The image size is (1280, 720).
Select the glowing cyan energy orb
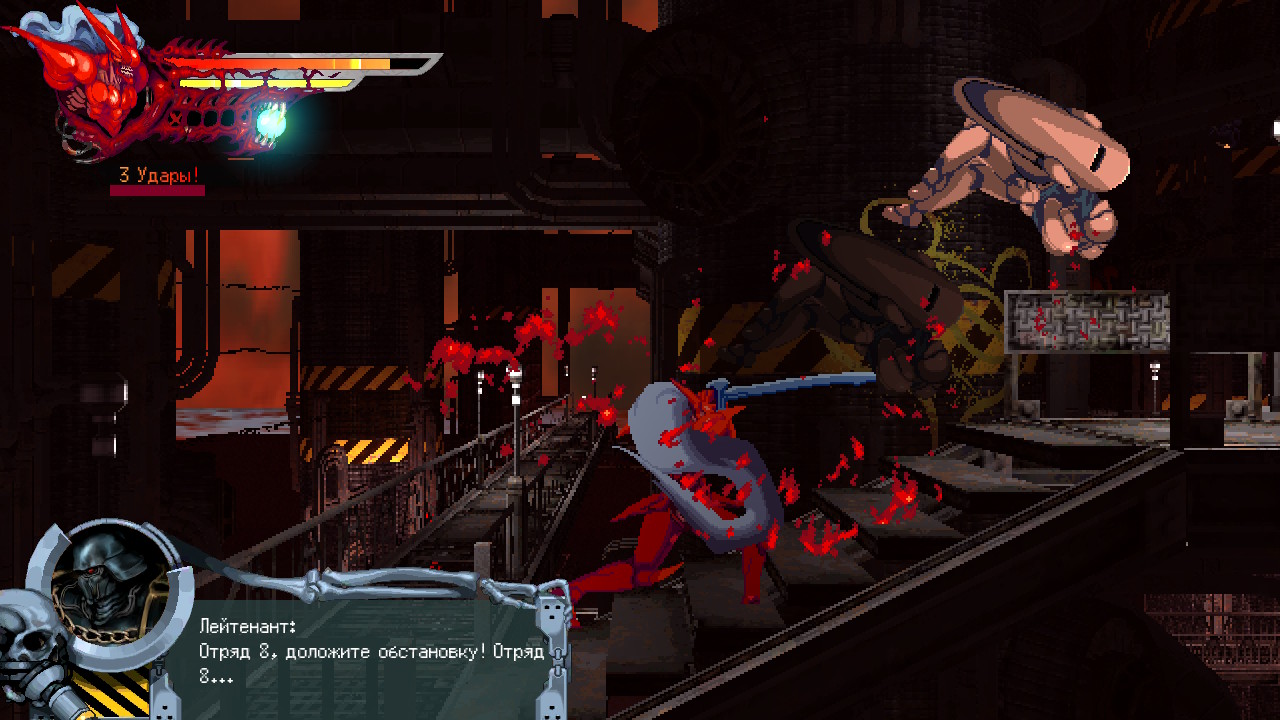[x=271, y=122]
